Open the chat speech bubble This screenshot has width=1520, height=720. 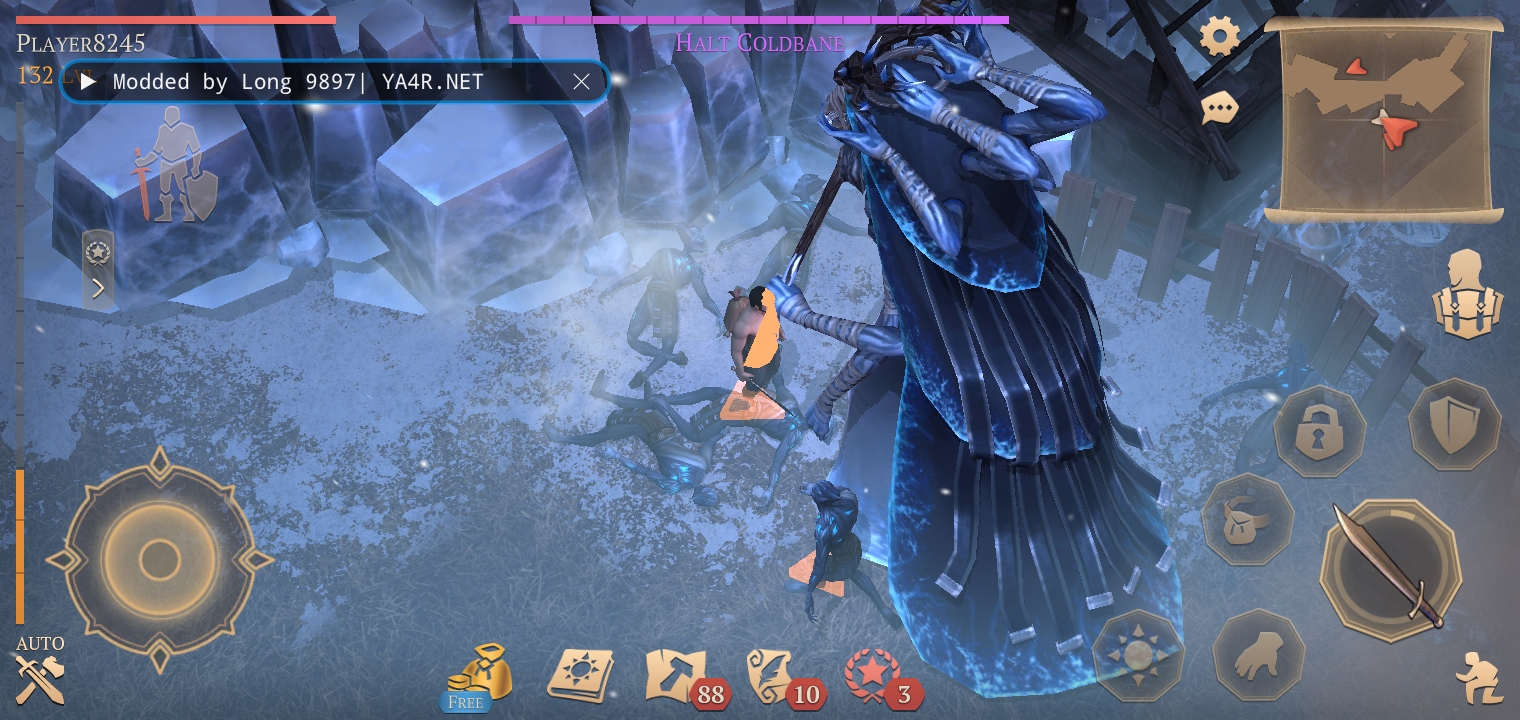click(1219, 107)
